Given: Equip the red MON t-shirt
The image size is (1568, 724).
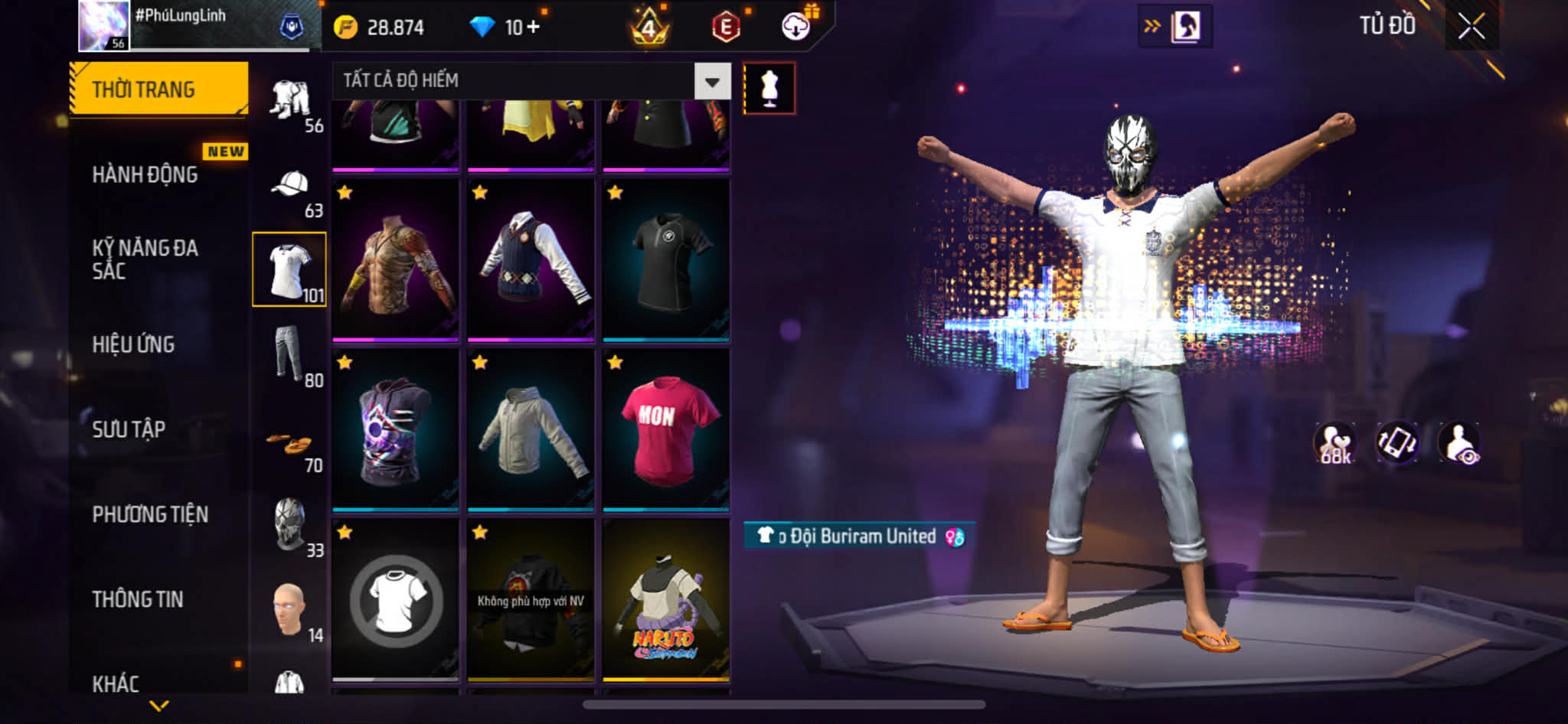Looking at the screenshot, I should coord(665,430).
